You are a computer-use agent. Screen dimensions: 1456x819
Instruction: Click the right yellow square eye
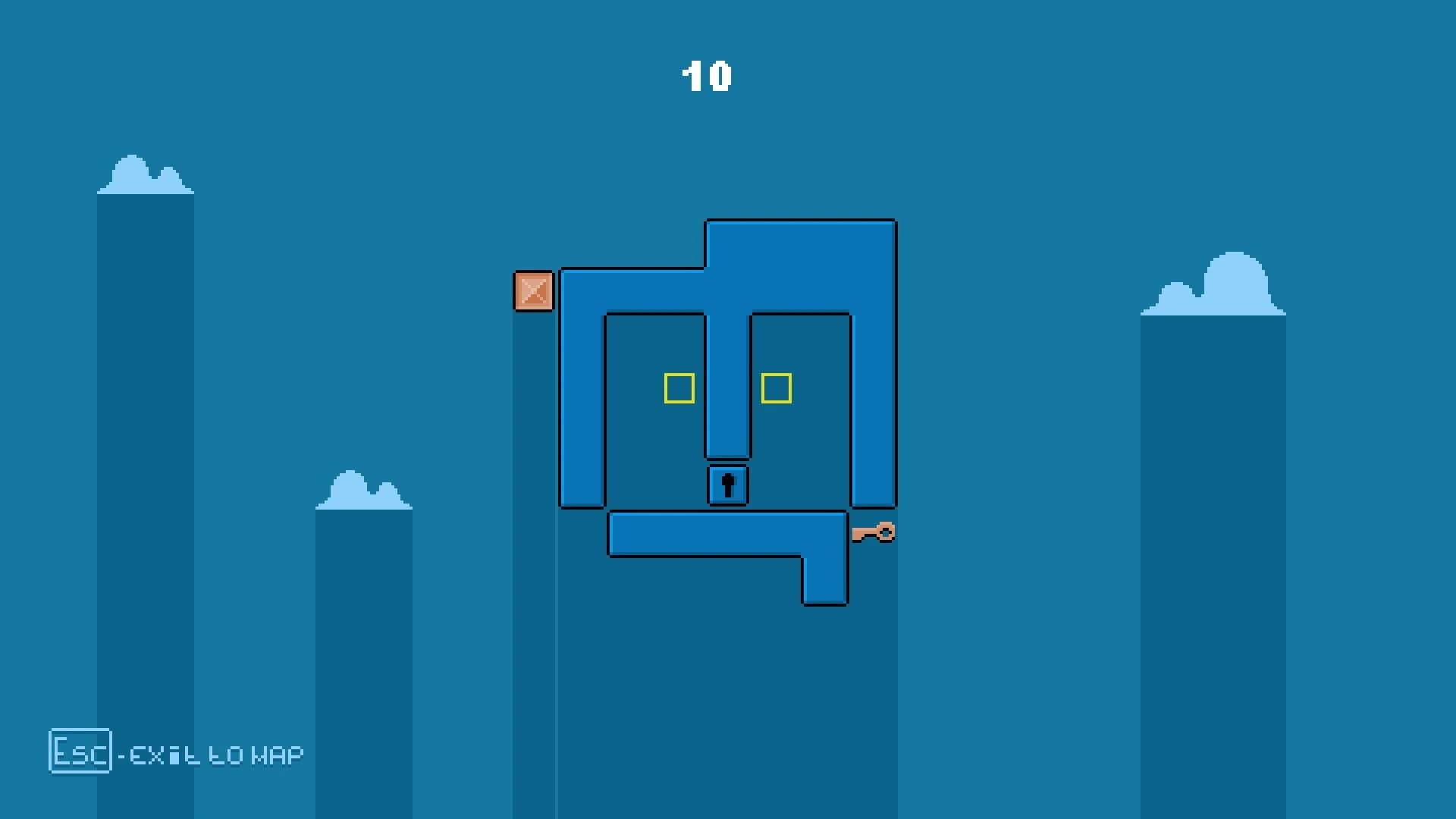click(777, 388)
